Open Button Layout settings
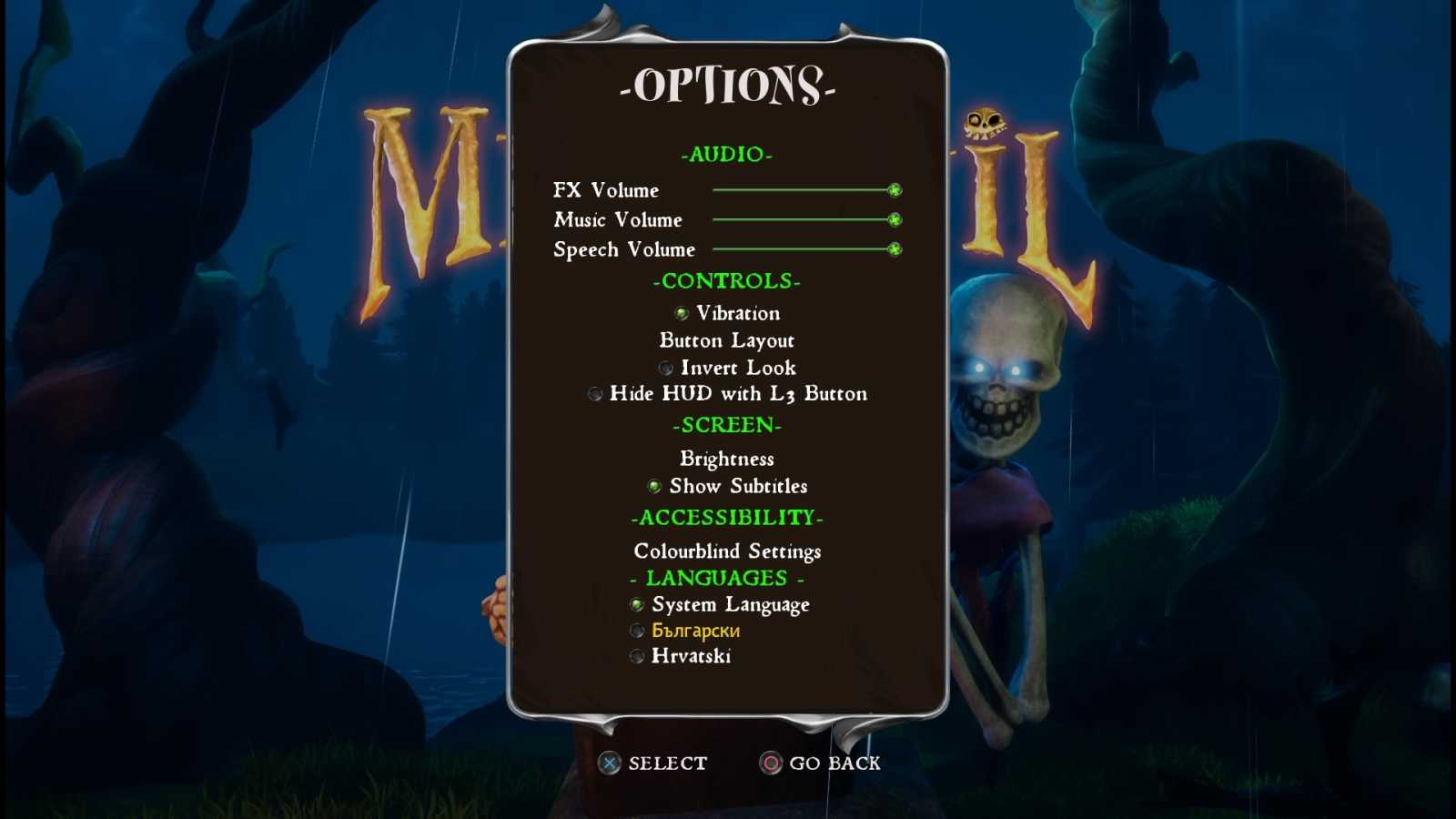 click(x=726, y=340)
